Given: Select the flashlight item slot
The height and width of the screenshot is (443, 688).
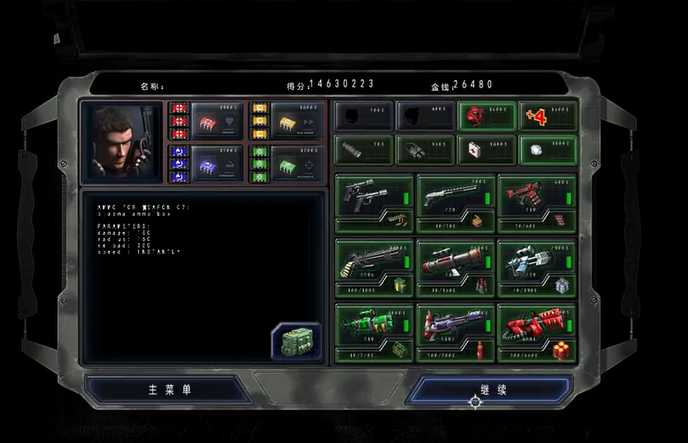Looking at the screenshot, I should coord(362,149).
